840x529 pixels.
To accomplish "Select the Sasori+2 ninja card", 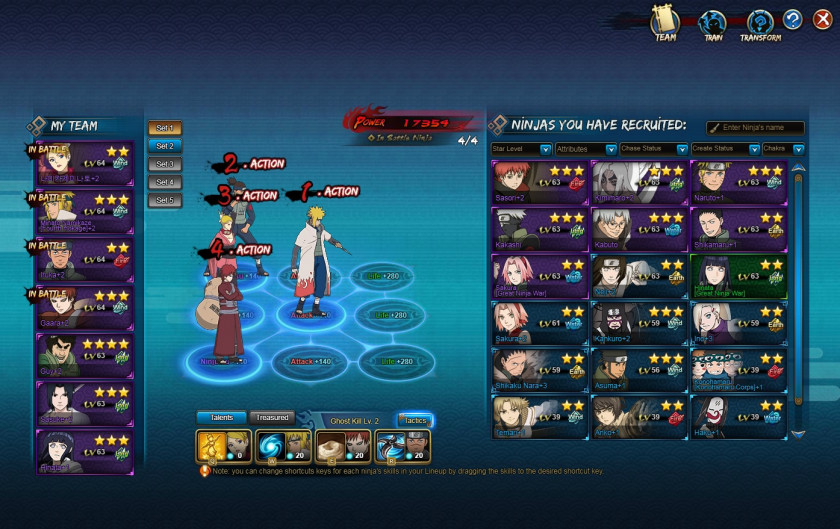I will pos(538,182).
